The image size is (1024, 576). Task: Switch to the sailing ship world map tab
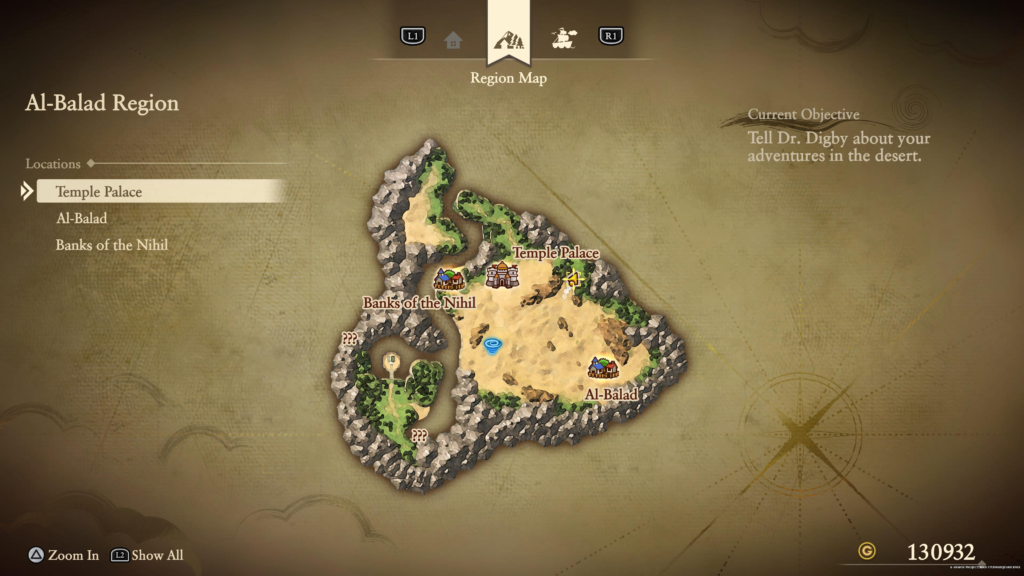click(565, 38)
